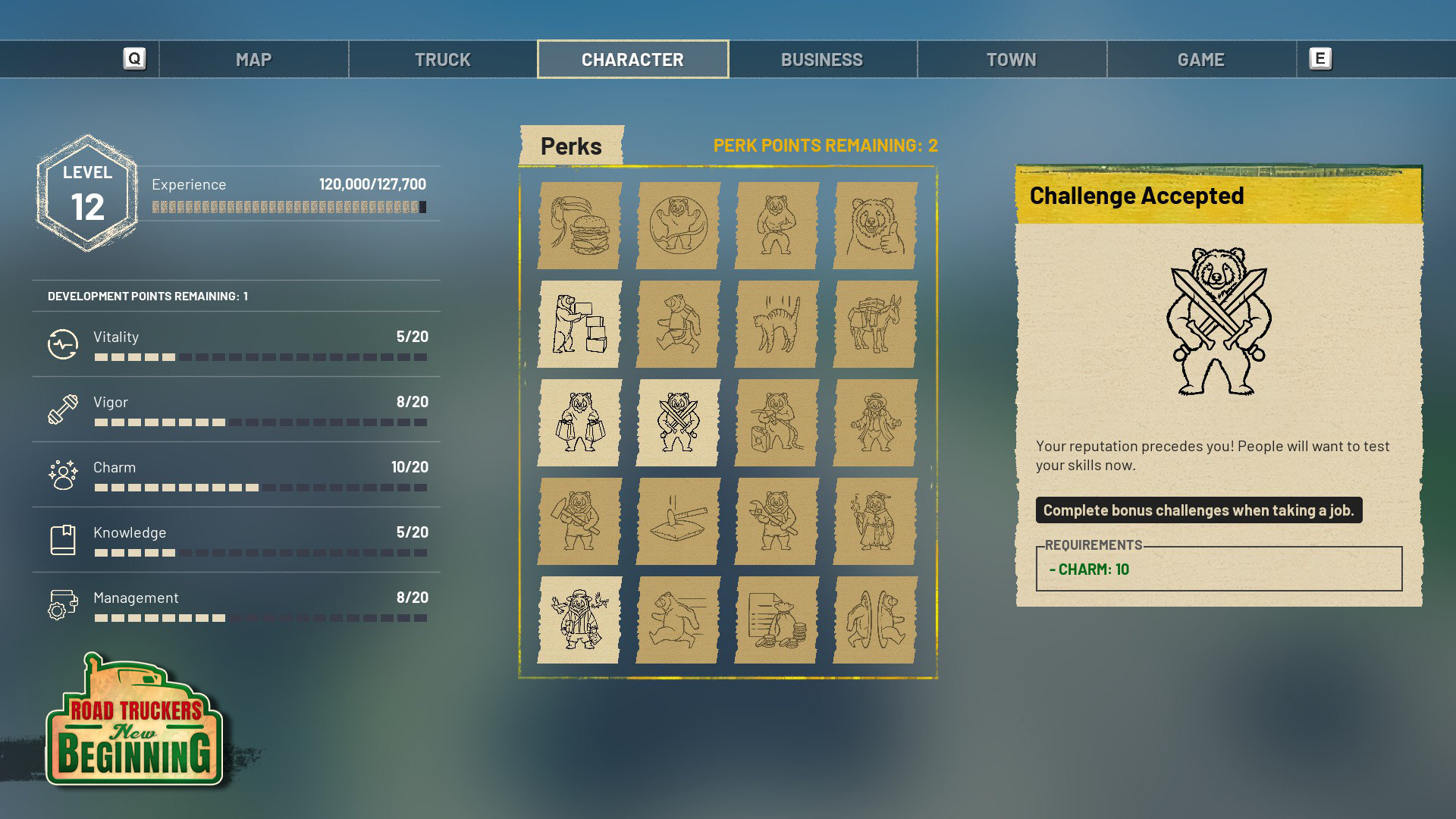Viewport: 1456px width, 819px height.
Task: Add a development point to Vitality
Action: pos(237,344)
